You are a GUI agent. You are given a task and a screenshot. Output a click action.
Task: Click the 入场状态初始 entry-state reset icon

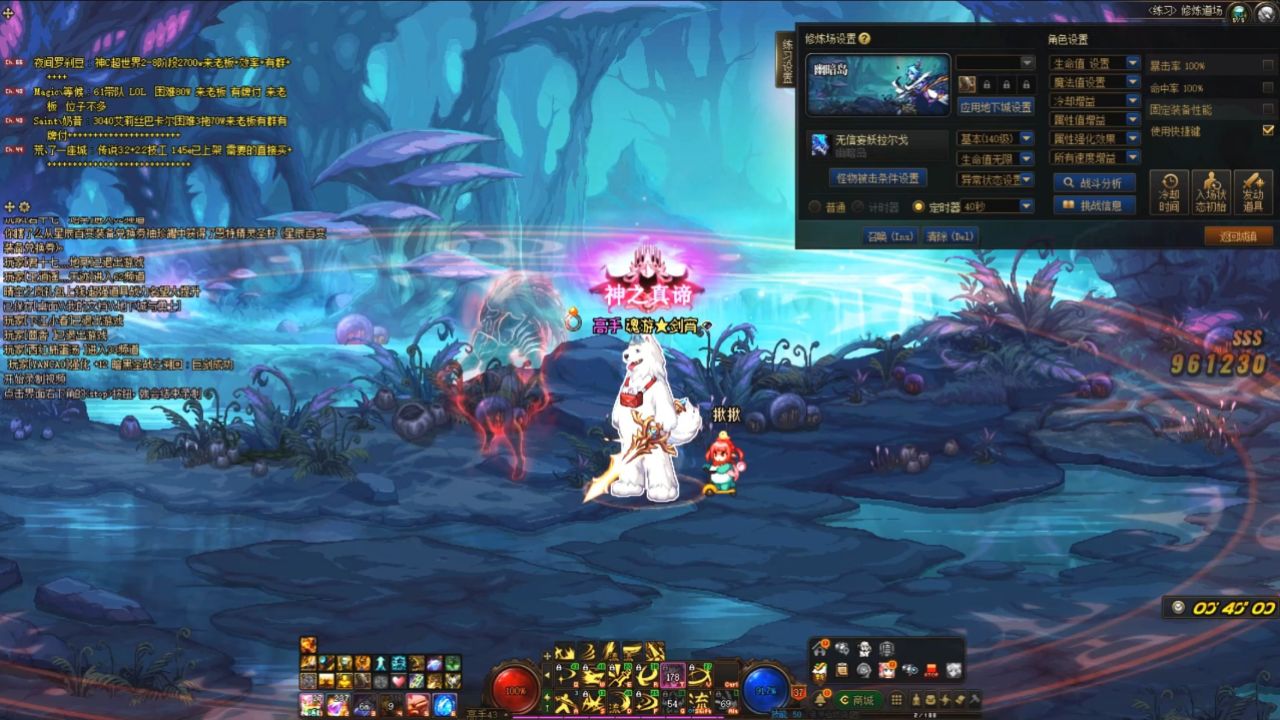click(x=1211, y=192)
